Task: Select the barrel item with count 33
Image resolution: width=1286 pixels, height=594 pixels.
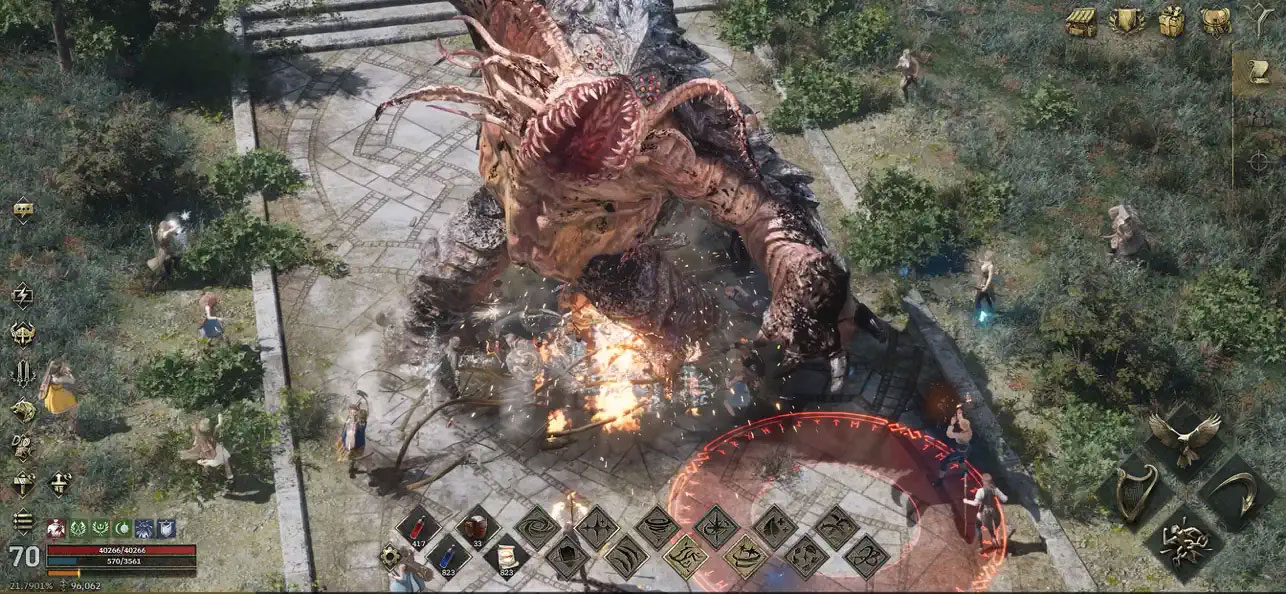Action: click(x=477, y=525)
